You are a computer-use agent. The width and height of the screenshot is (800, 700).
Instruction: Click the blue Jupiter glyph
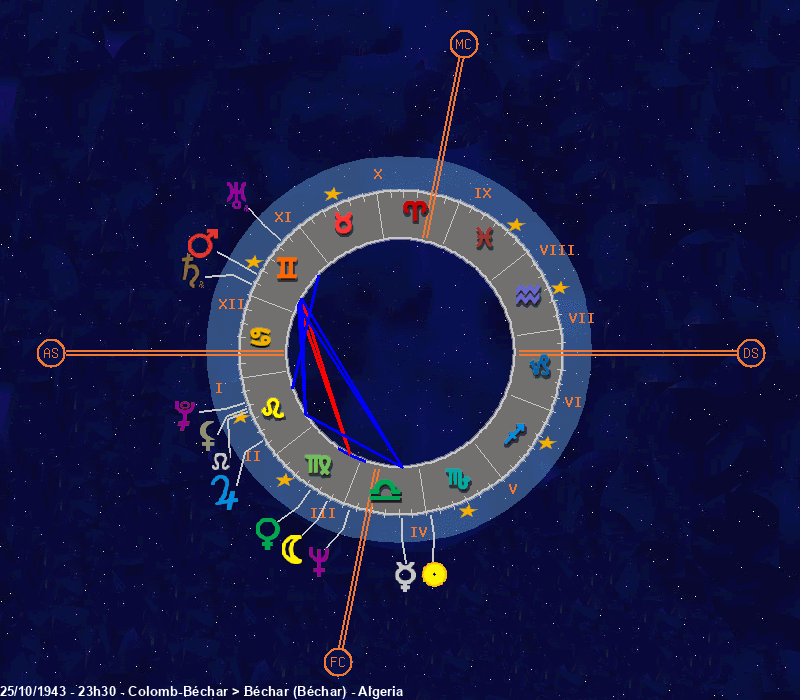[x=224, y=492]
